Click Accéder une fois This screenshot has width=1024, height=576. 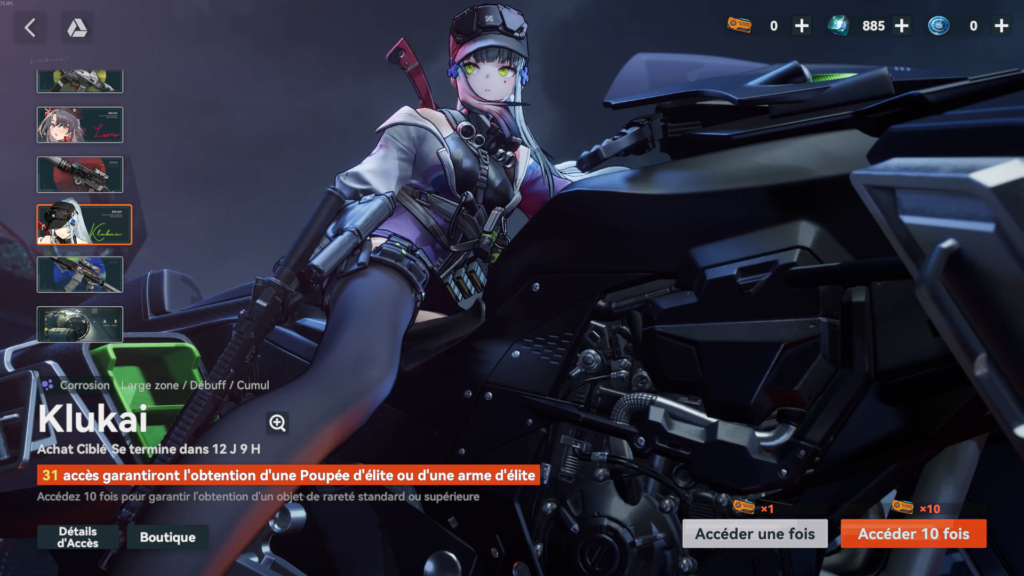click(755, 534)
